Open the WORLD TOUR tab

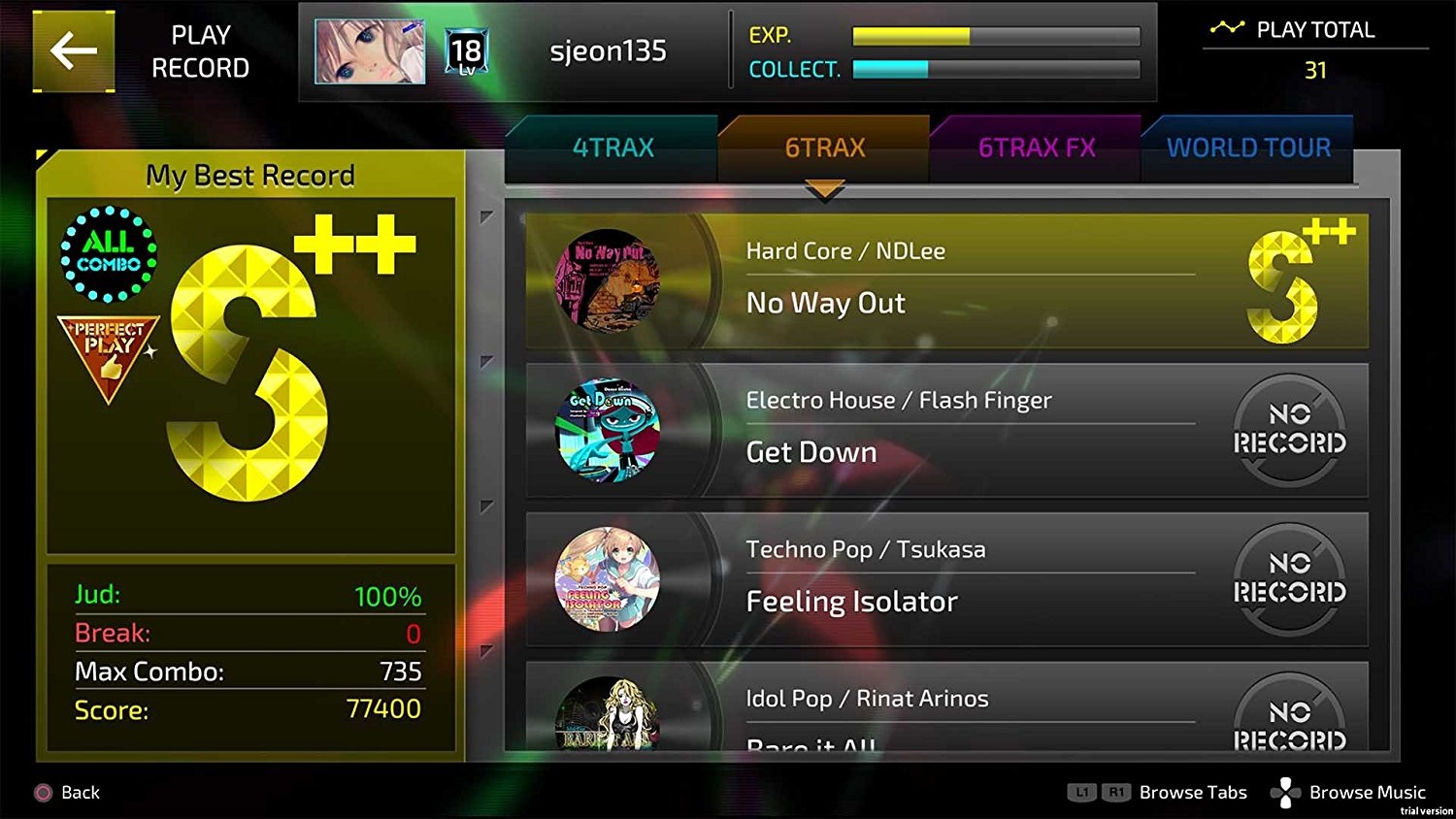[1248, 147]
